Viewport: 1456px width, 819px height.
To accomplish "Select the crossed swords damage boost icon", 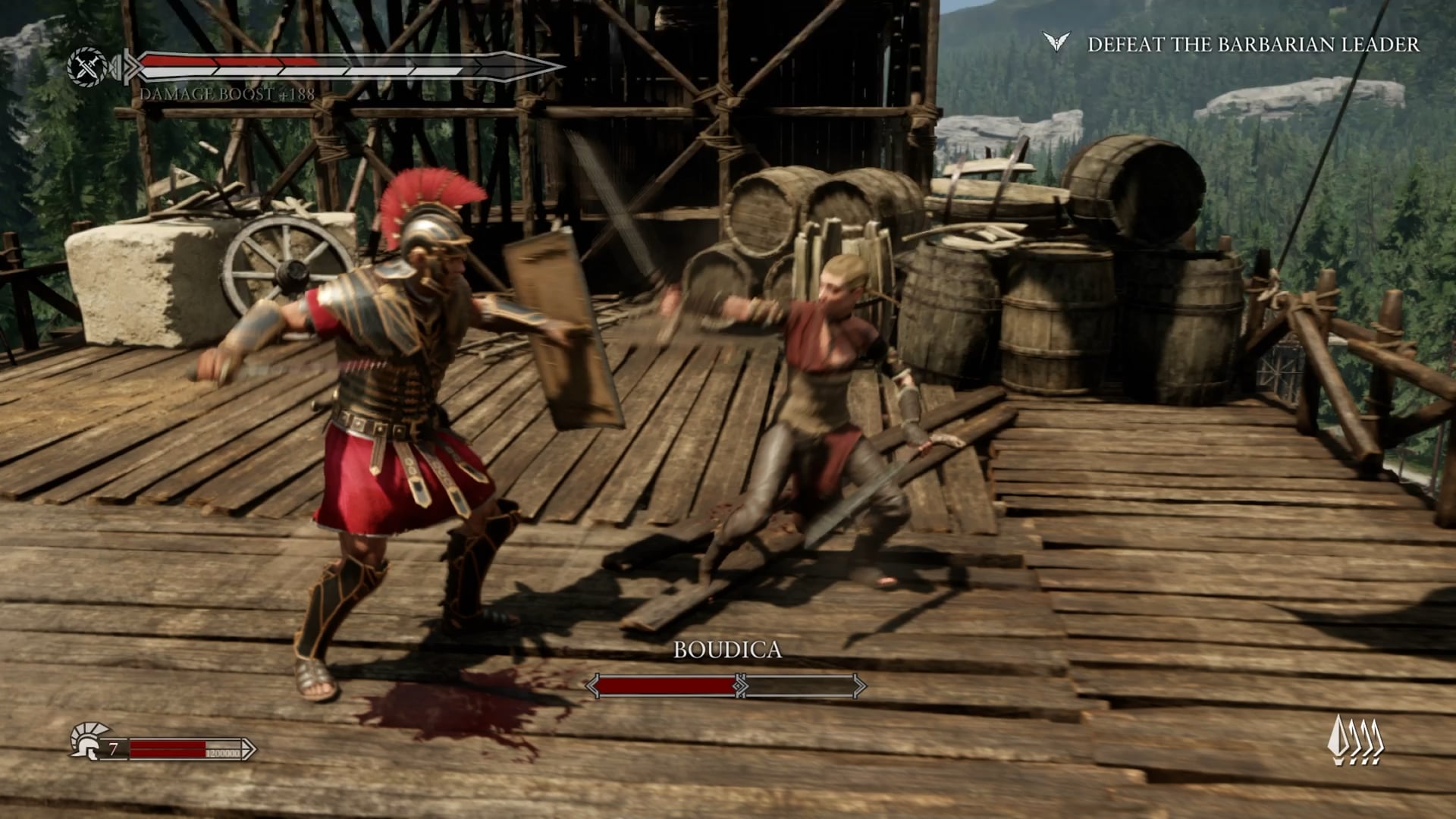I will [x=86, y=67].
